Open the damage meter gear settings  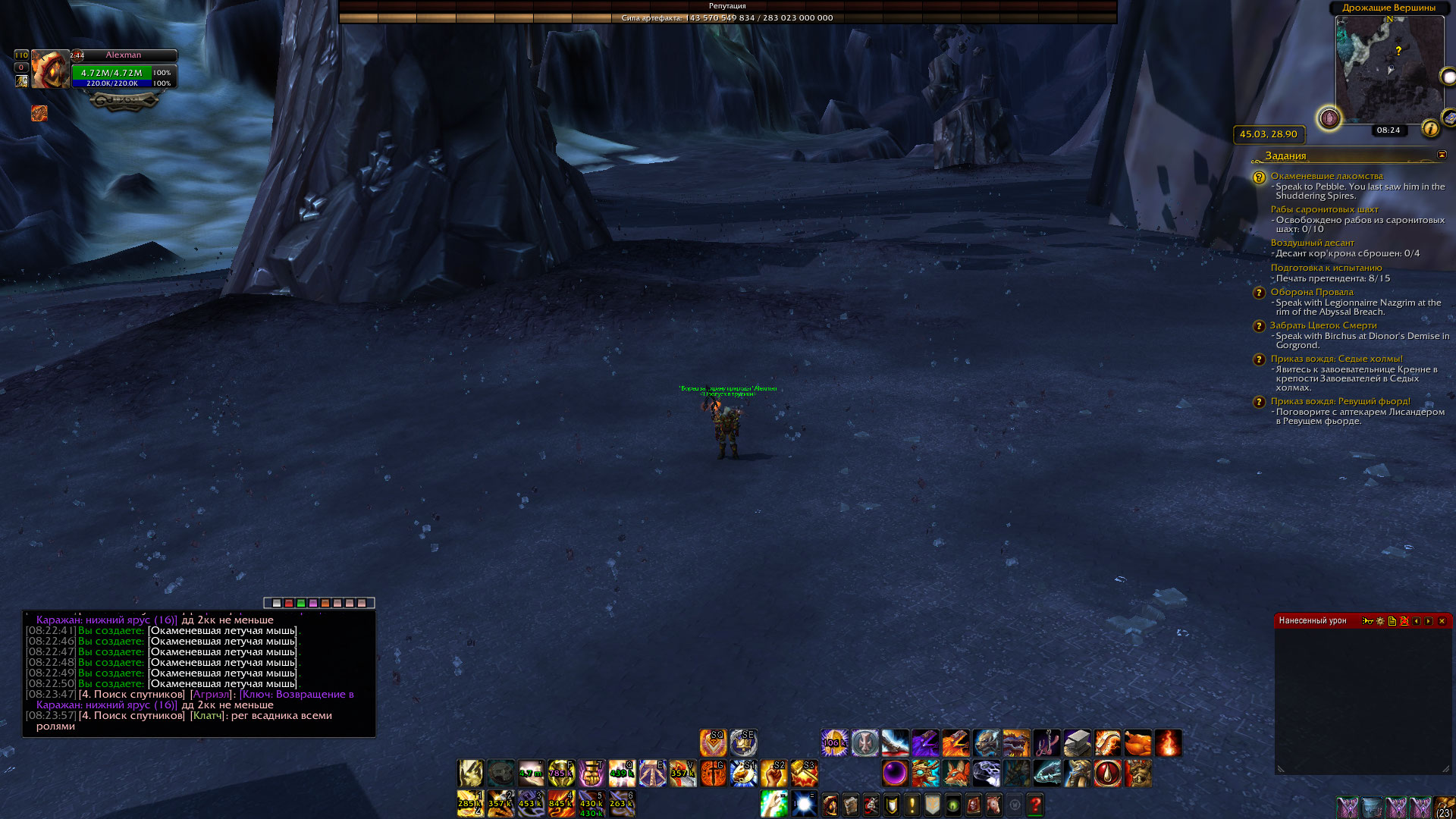coord(1380,621)
